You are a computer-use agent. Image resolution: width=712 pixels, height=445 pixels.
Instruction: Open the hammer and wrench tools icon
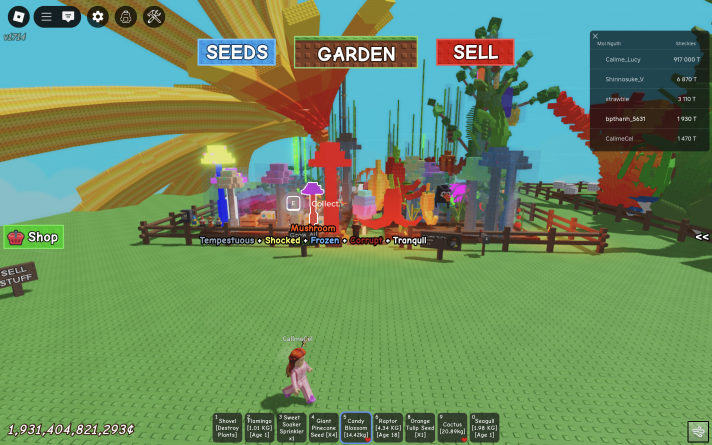154,16
